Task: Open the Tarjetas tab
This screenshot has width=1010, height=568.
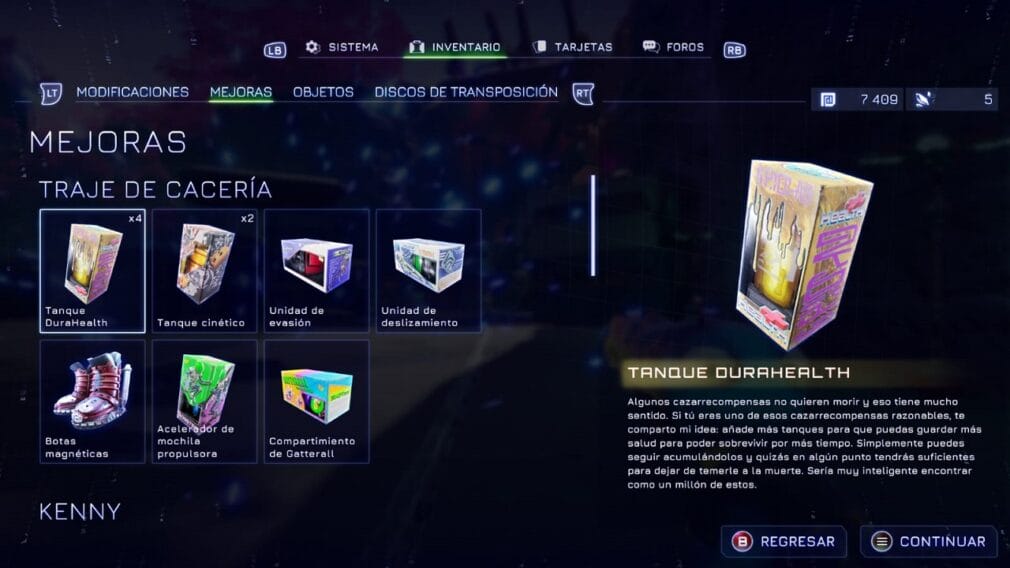Action: coord(572,47)
